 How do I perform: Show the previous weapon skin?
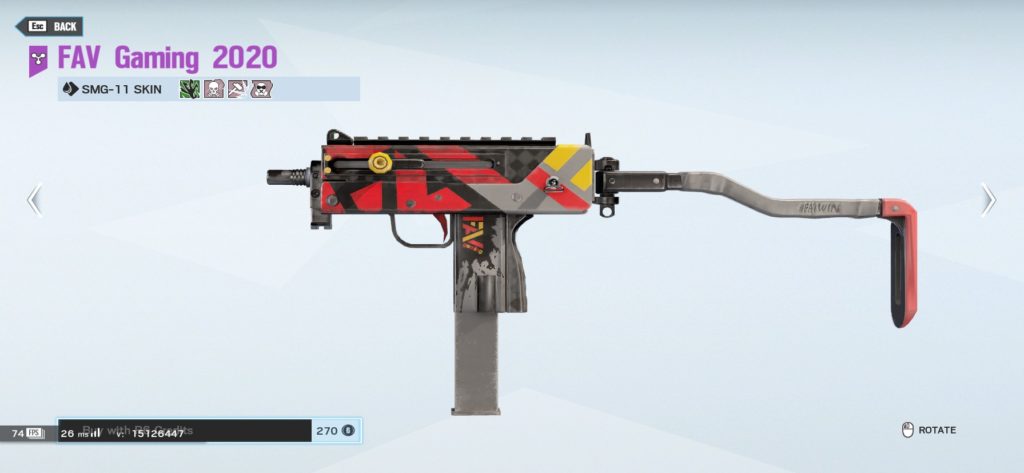point(34,200)
